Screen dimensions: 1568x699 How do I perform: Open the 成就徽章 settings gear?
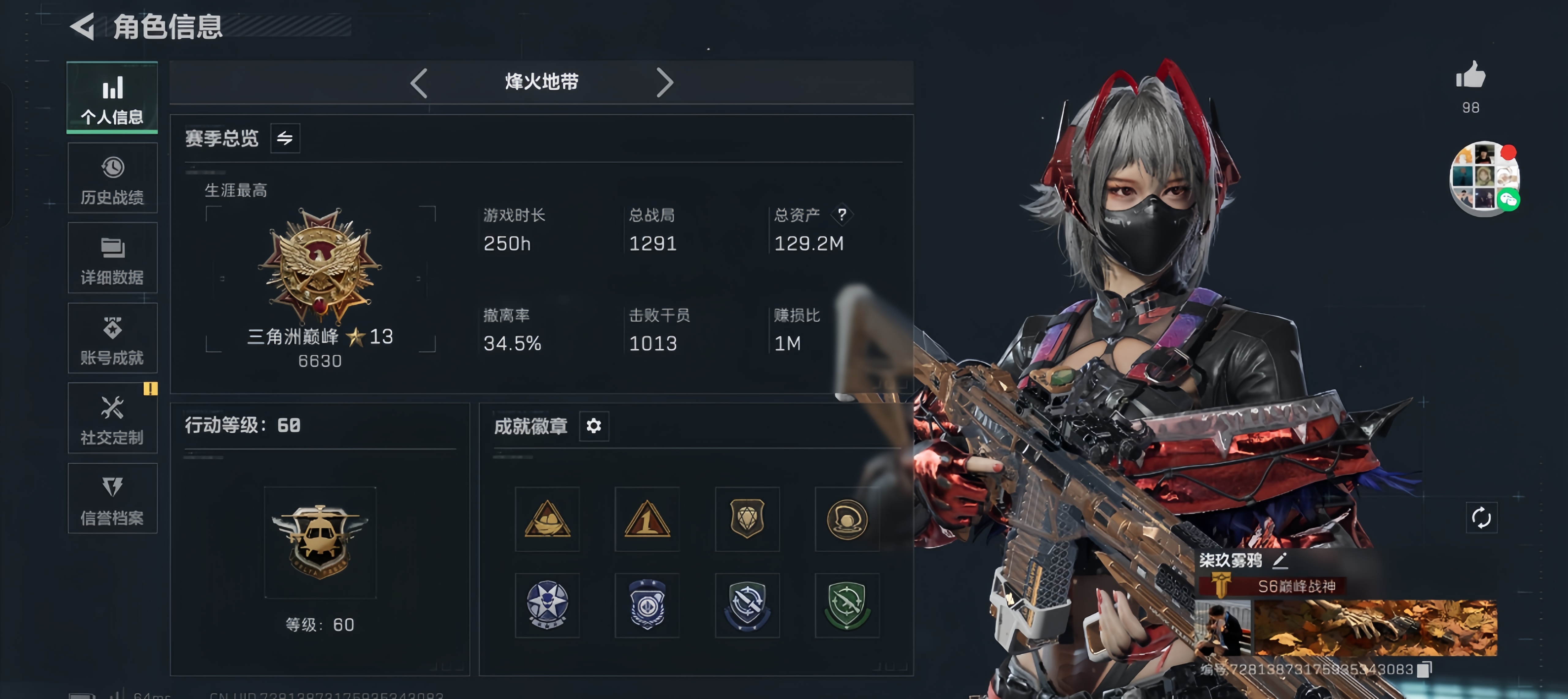(x=594, y=426)
